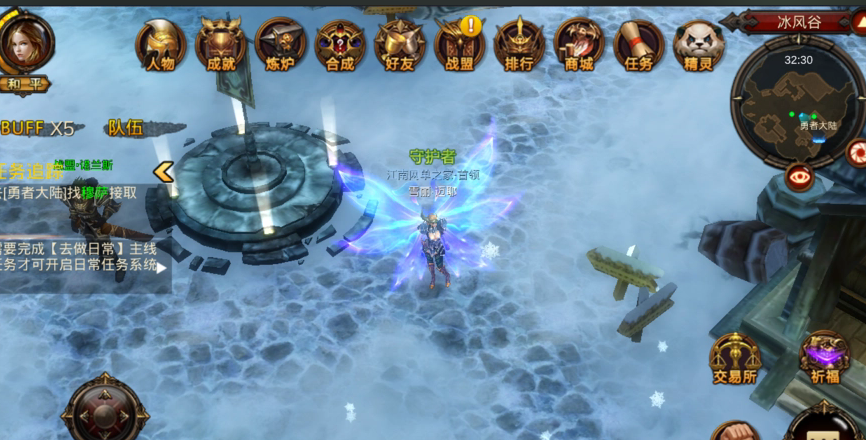Open the 商城 shop

point(579,45)
